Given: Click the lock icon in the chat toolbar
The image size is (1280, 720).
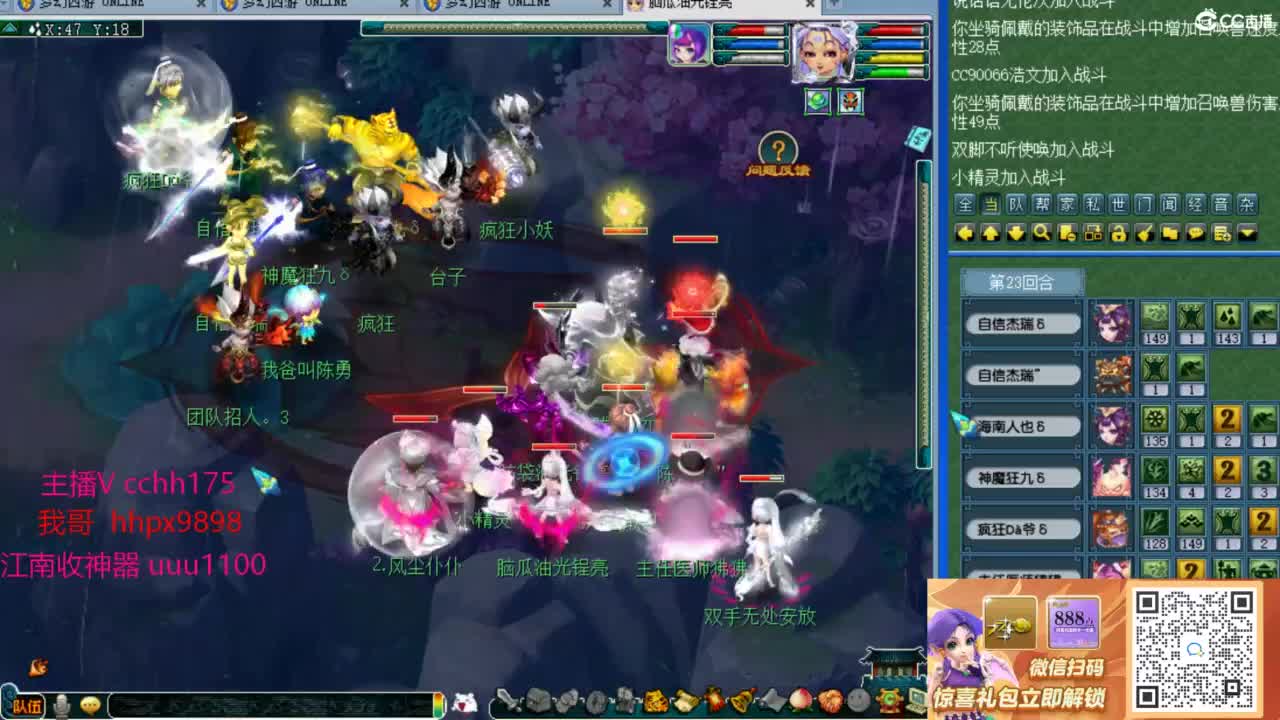Looking at the screenshot, I should (1118, 230).
